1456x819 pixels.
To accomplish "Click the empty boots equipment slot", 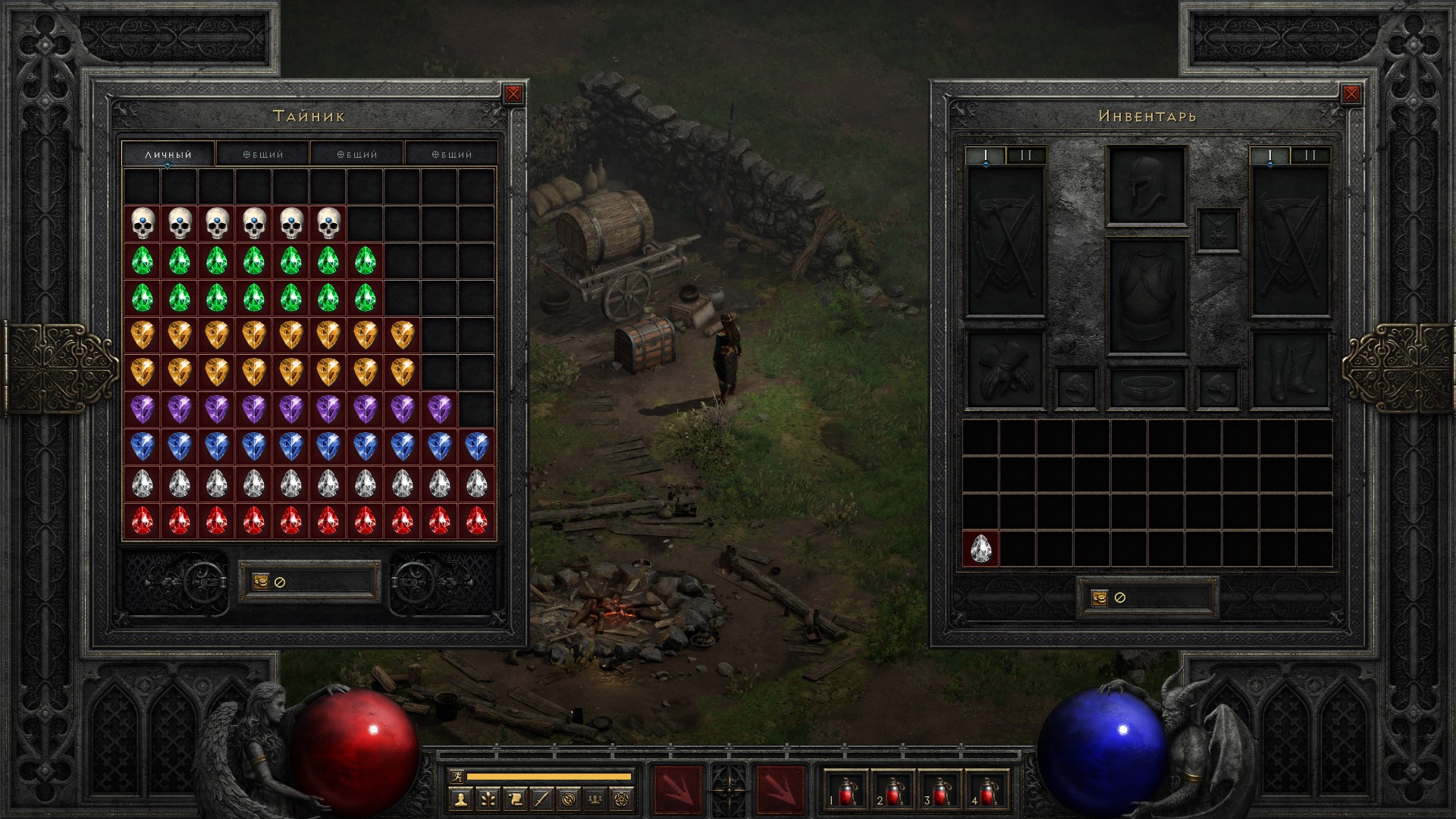I will [x=1290, y=370].
